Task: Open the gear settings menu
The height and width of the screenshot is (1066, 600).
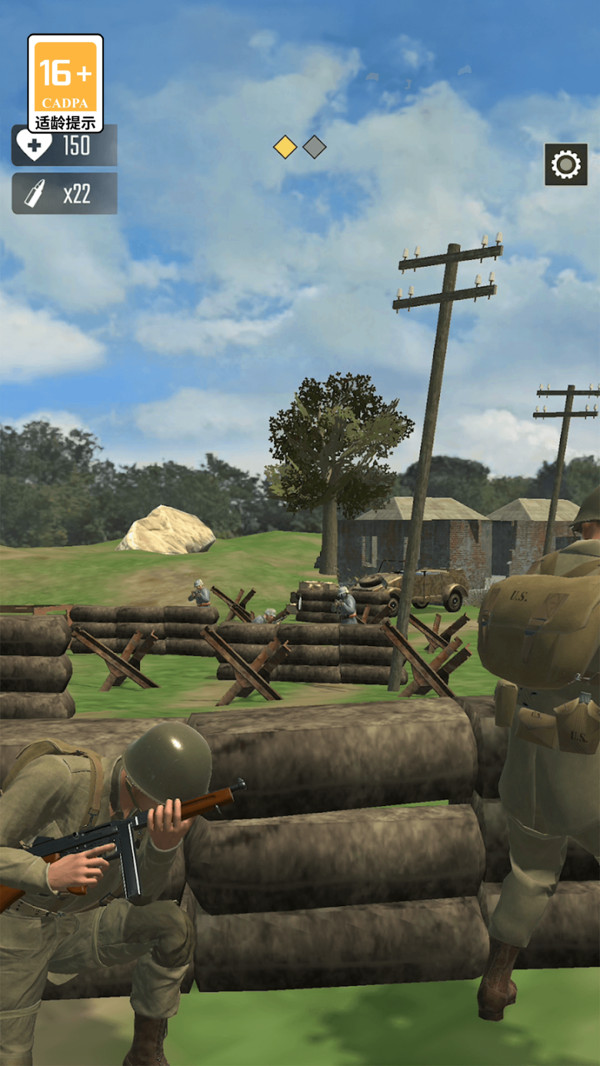Action: point(566,164)
